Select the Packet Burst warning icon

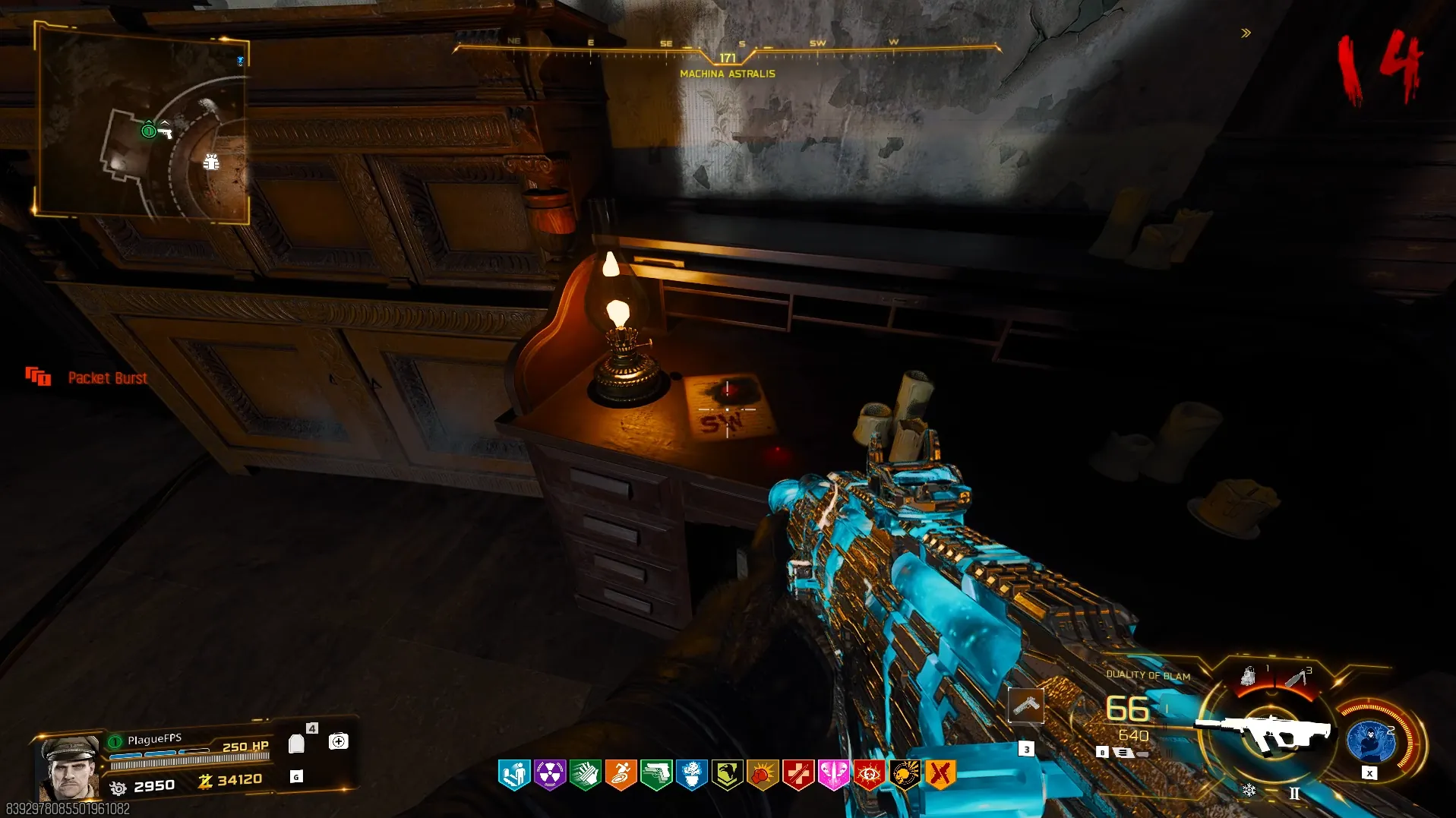tap(38, 377)
